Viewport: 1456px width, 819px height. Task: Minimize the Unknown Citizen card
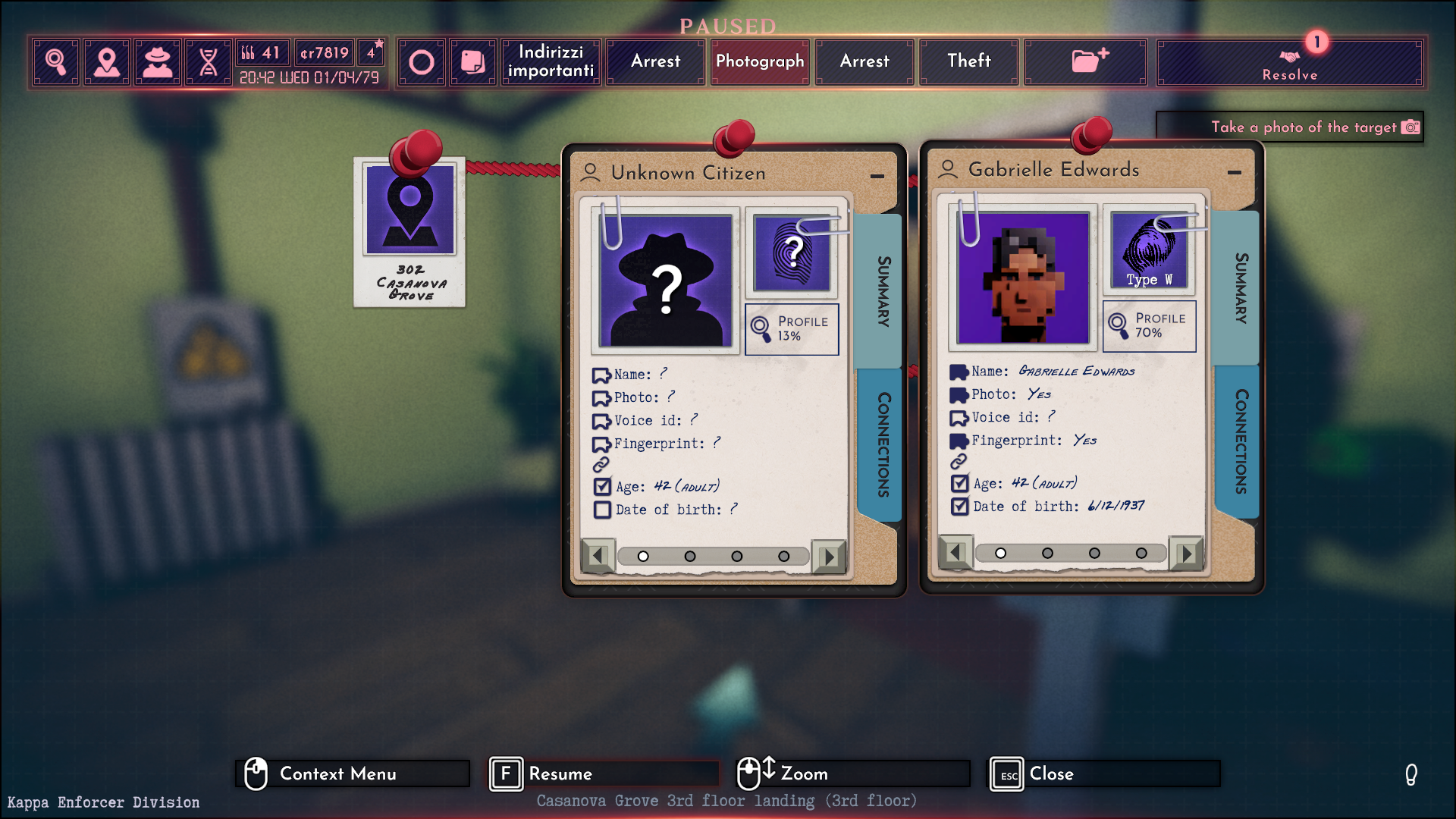tap(877, 175)
